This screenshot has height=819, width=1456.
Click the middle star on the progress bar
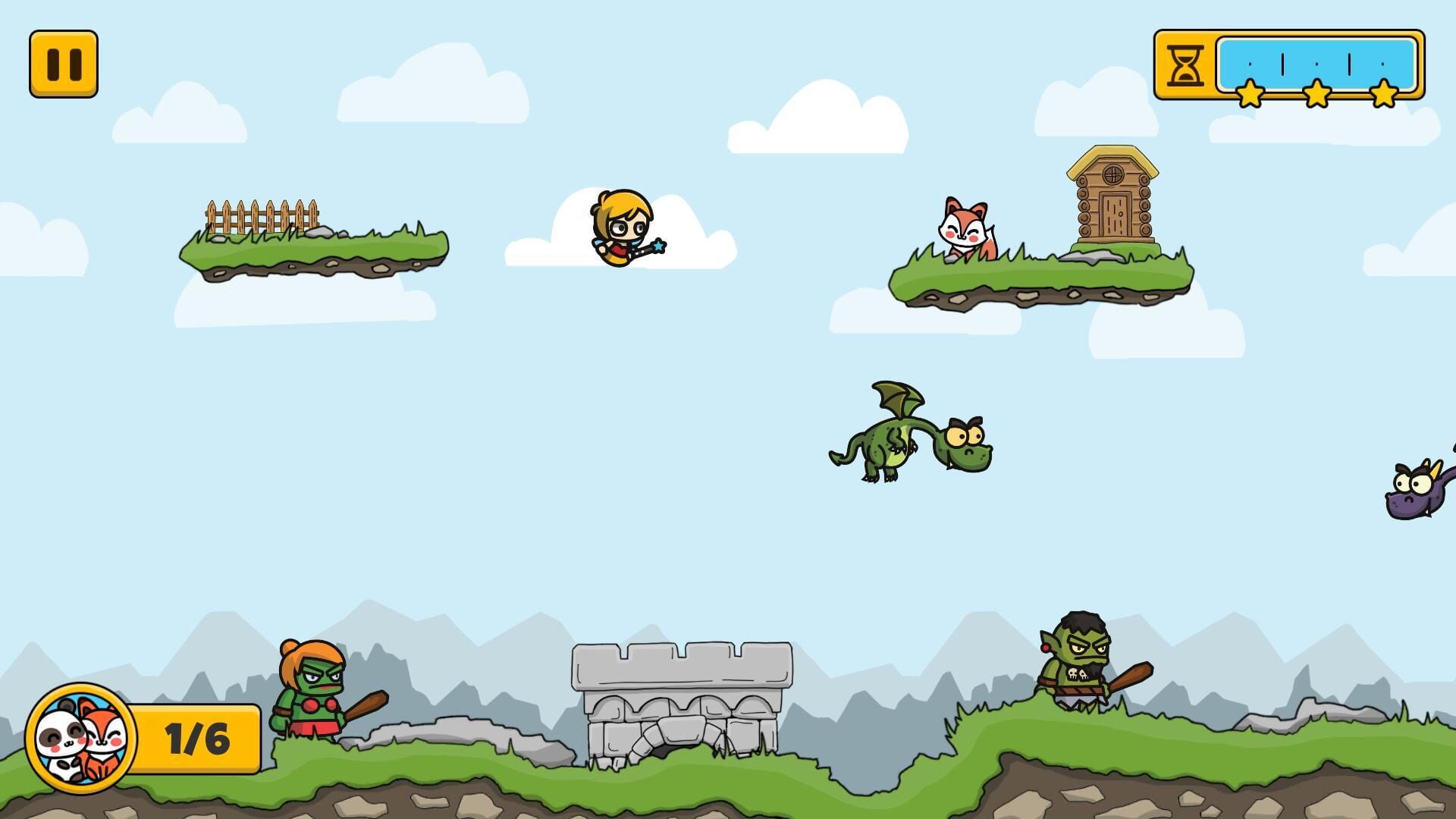(x=1317, y=94)
